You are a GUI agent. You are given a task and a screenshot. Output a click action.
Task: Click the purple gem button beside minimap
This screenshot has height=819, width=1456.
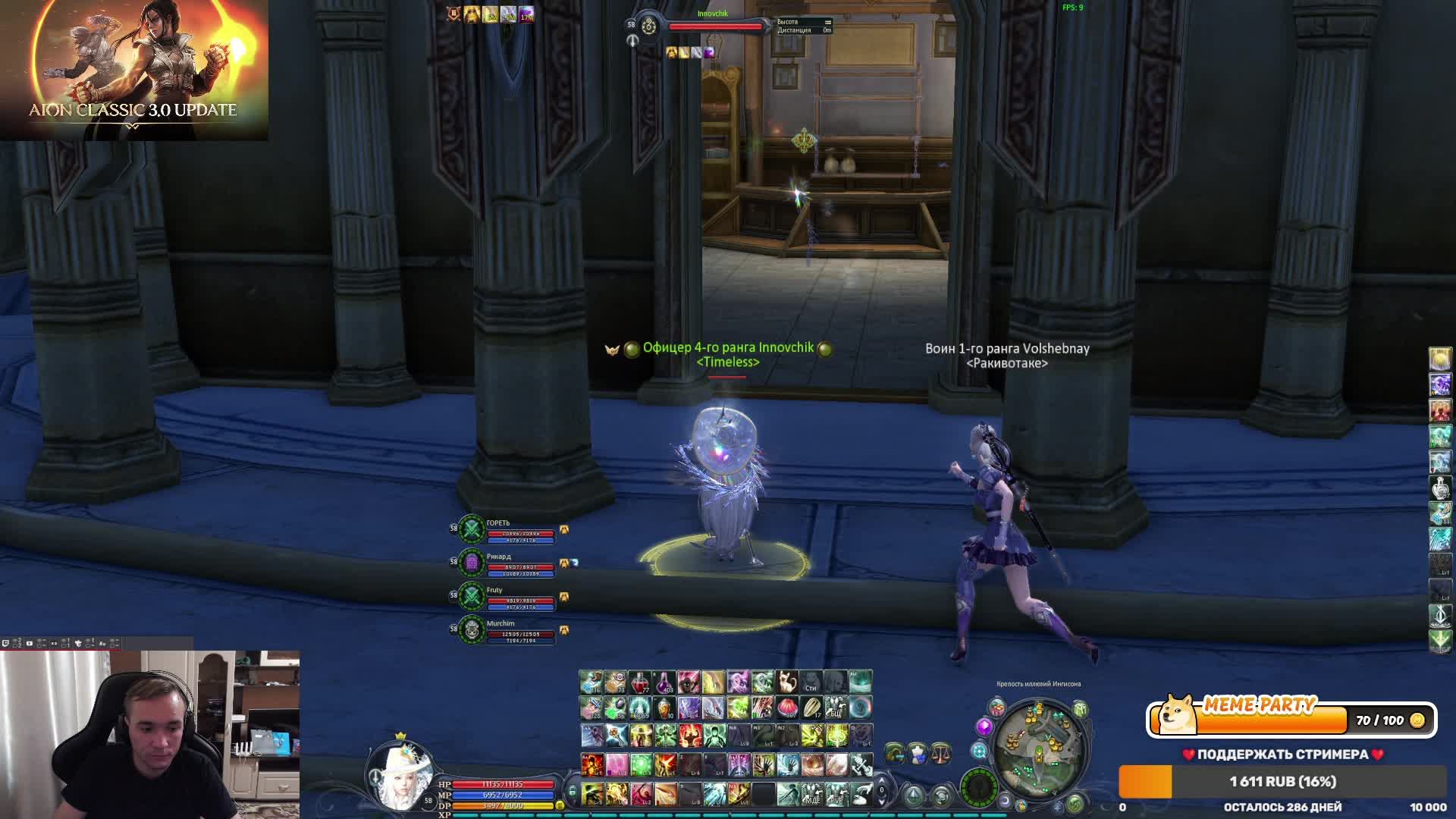984,726
